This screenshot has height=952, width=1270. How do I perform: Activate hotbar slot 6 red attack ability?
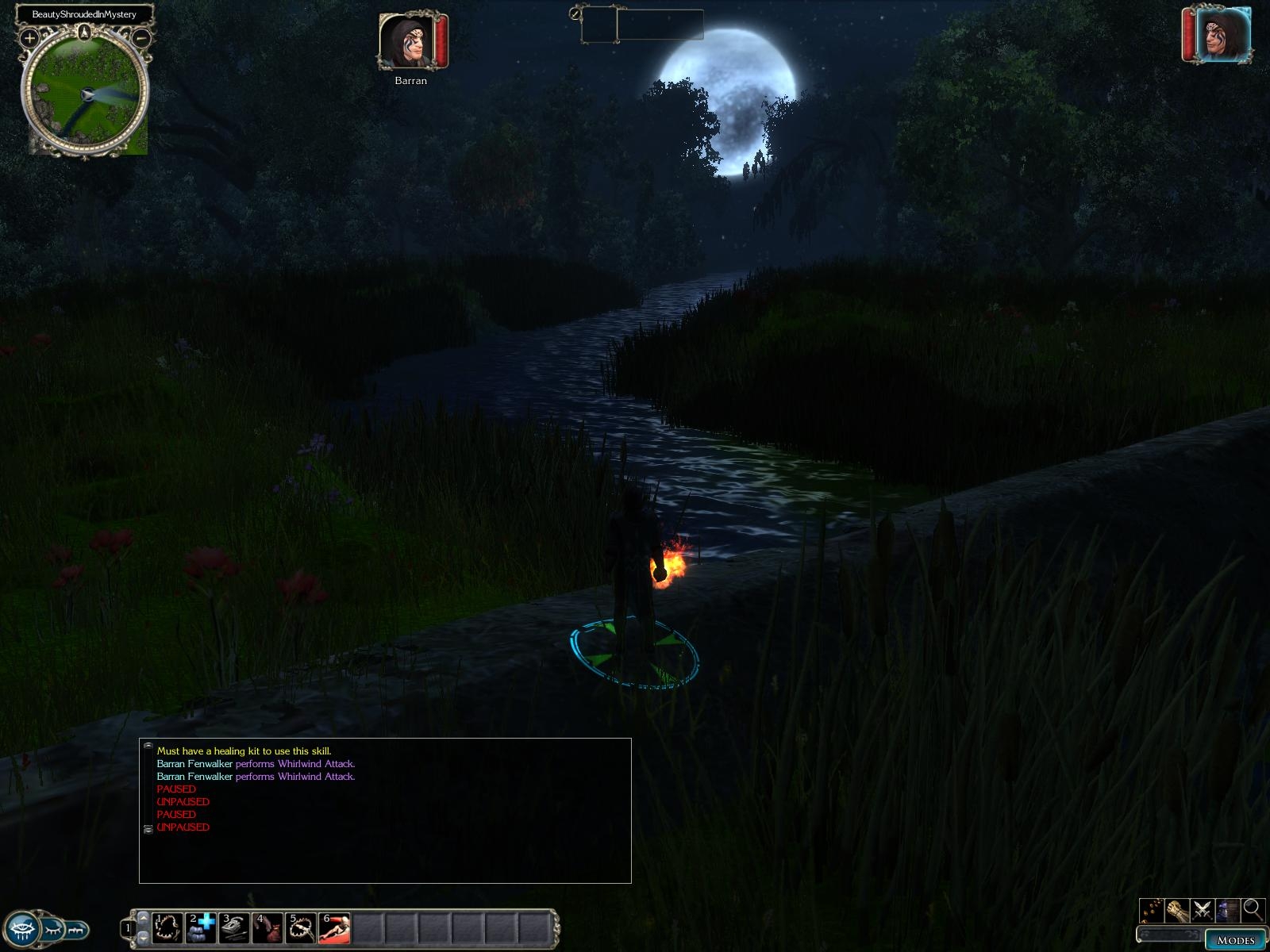click(334, 927)
